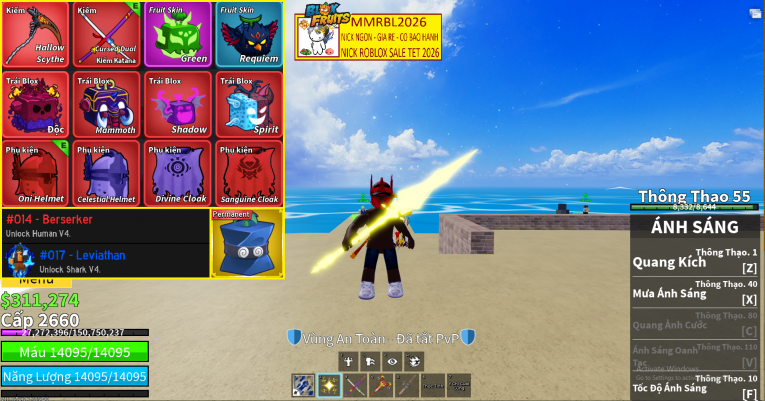The height and width of the screenshot is (401, 765).
Task: Open the Permanent blue fruit tile
Action: pos(247,243)
